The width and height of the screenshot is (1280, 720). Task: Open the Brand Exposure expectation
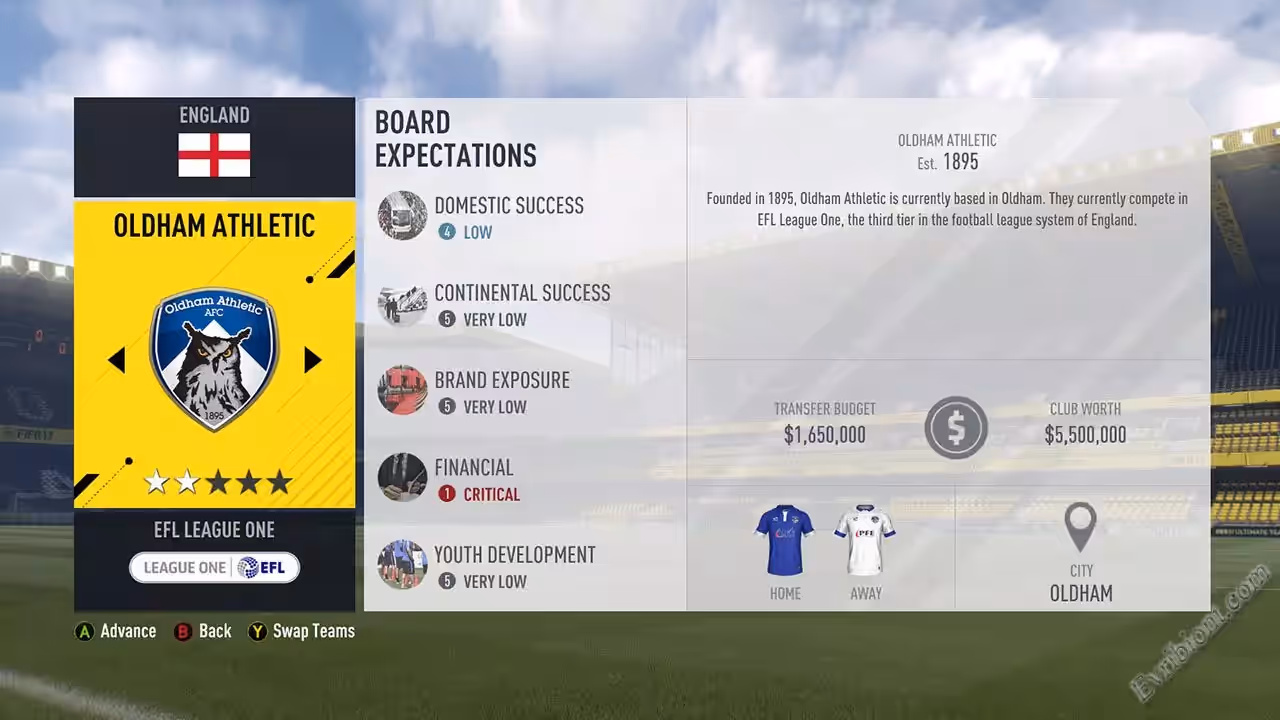coord(501,391)
